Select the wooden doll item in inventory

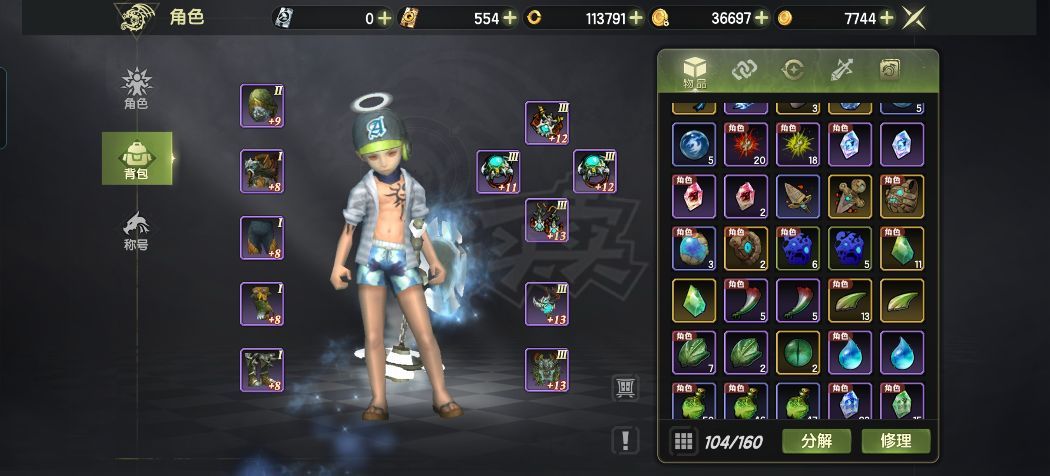tap(849, 197)
